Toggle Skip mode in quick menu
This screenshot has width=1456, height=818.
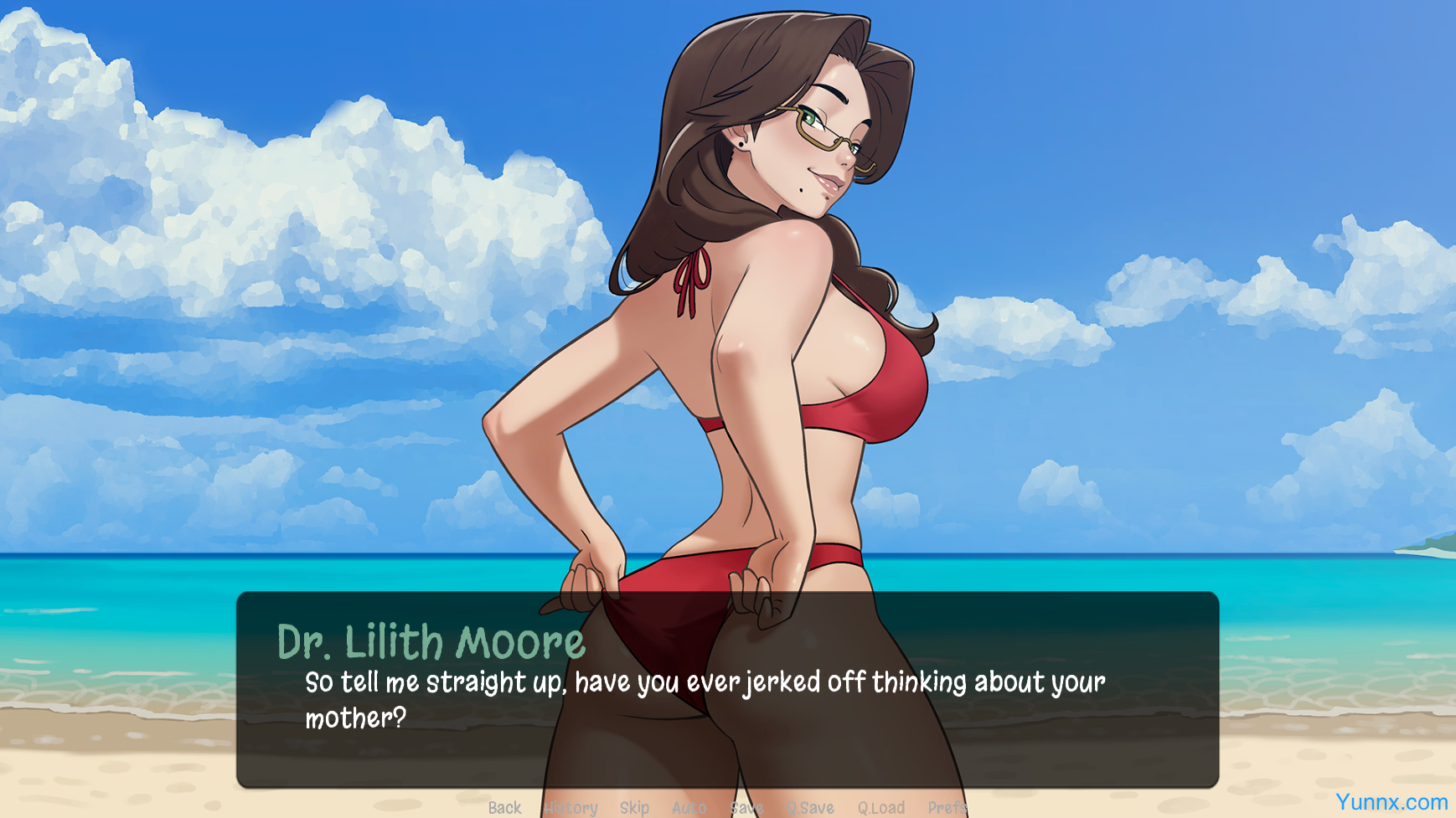(x=634, y=808)
